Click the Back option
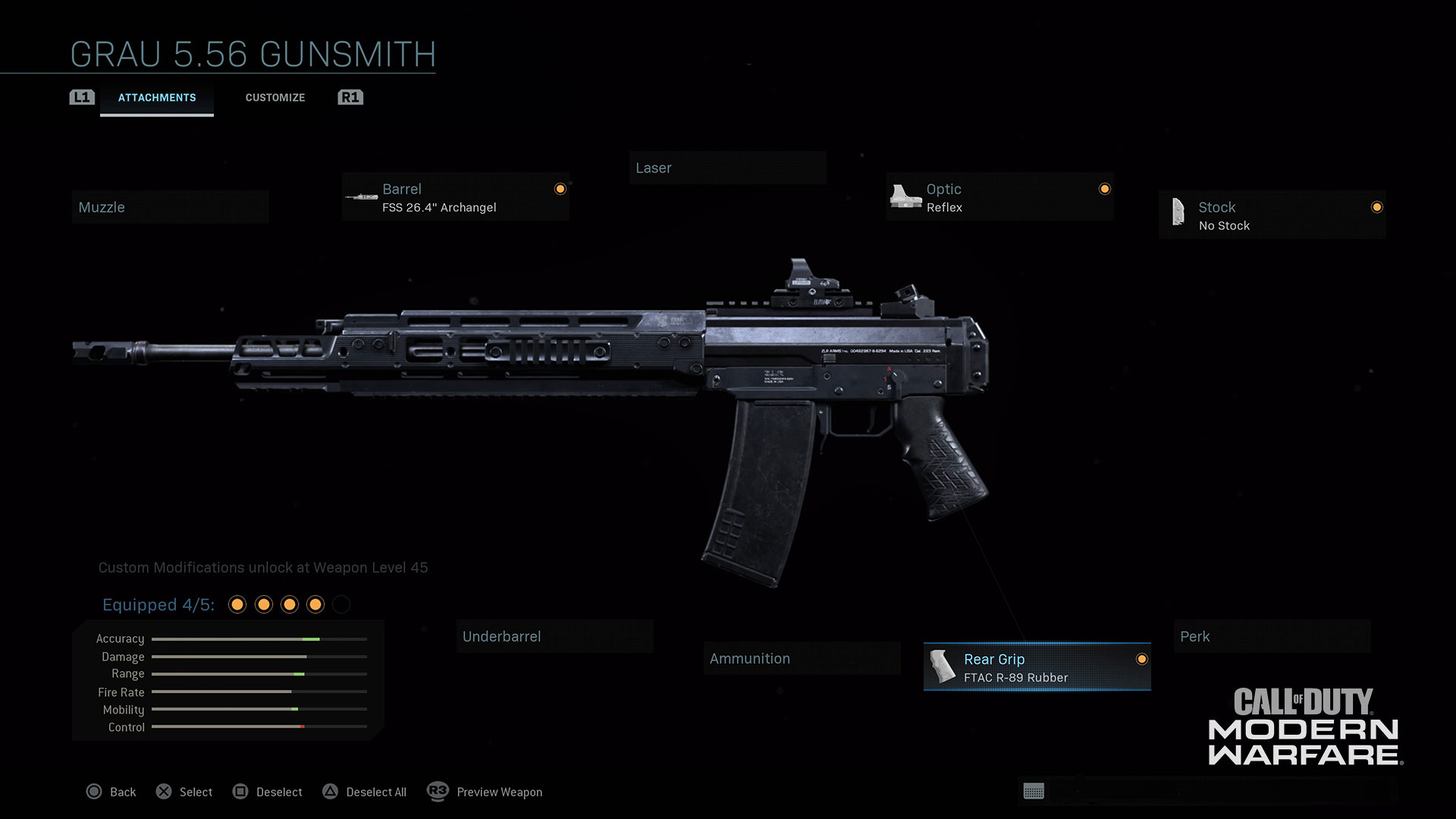1456x819 pixels. coord(111,792)
